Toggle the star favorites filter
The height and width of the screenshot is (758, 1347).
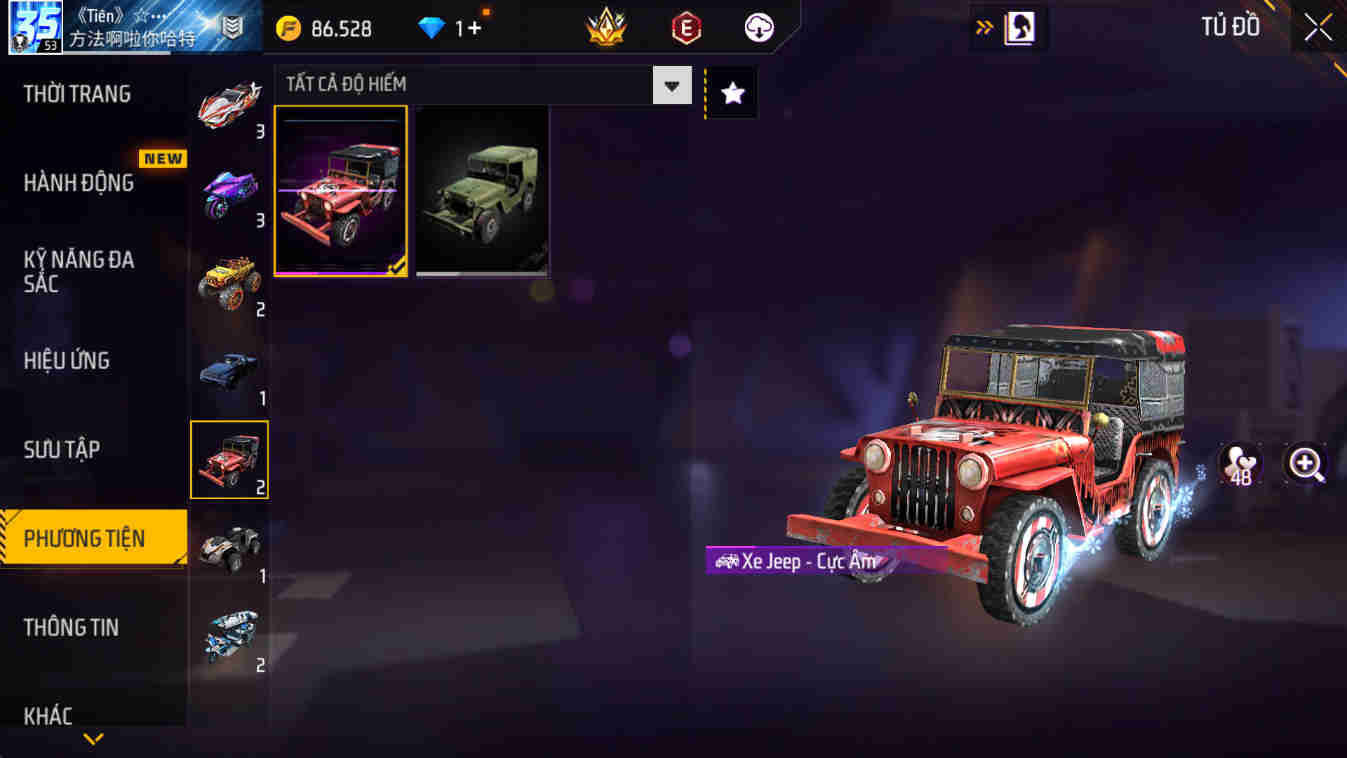tap(733, 91)
